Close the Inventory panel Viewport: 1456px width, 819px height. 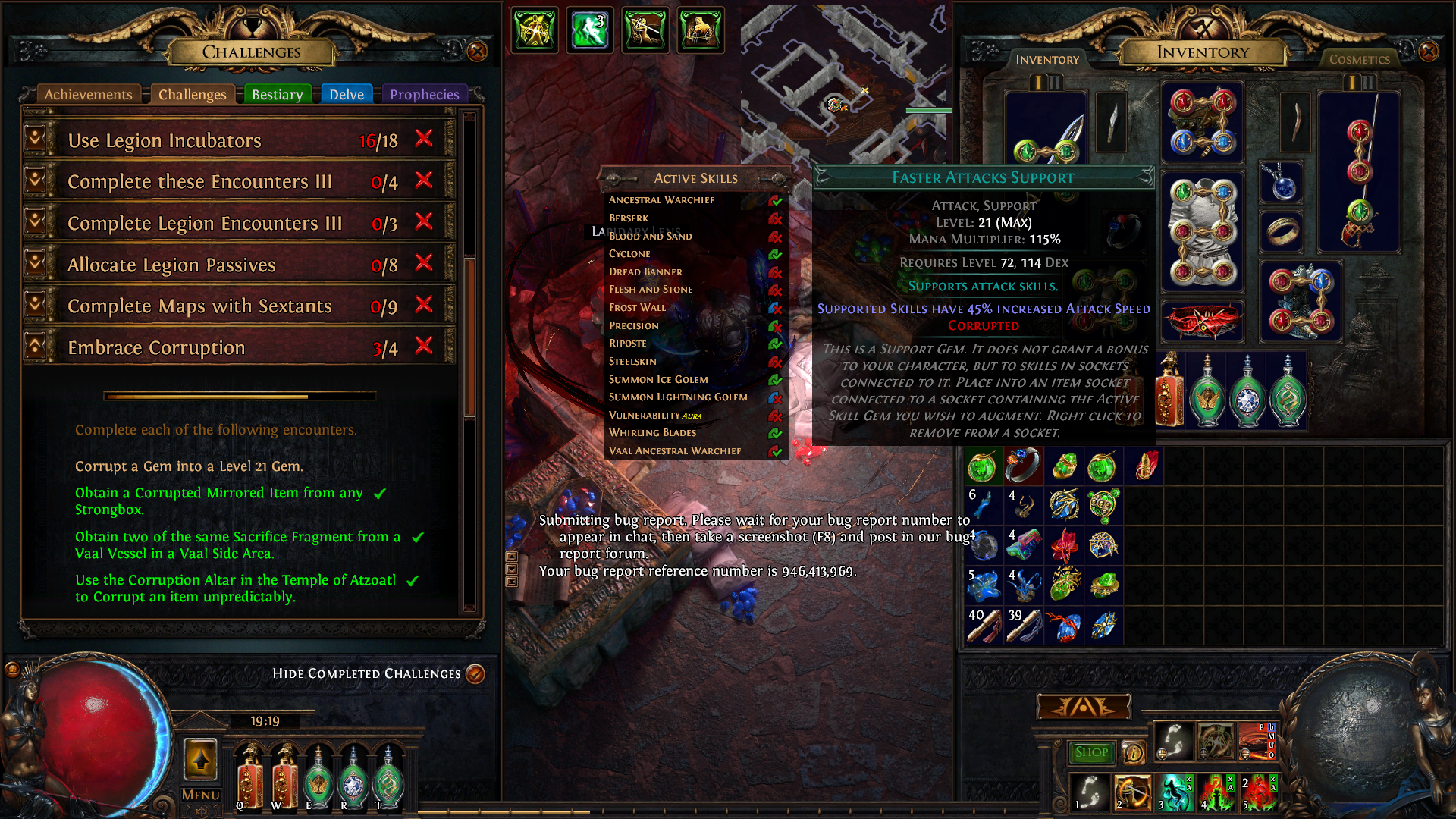[x=1429, y=52]
